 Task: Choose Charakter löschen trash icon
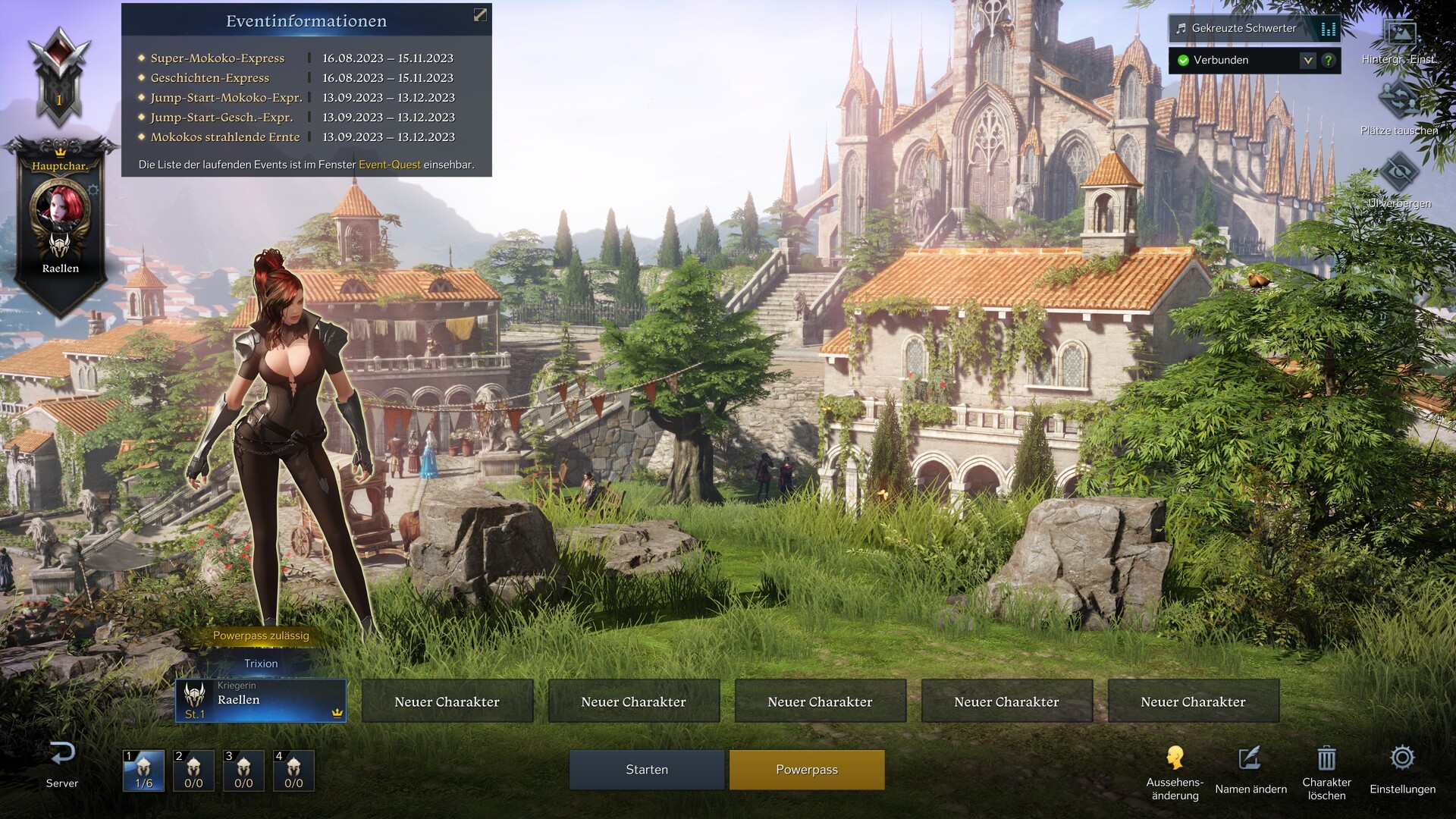coord(1326,759)
